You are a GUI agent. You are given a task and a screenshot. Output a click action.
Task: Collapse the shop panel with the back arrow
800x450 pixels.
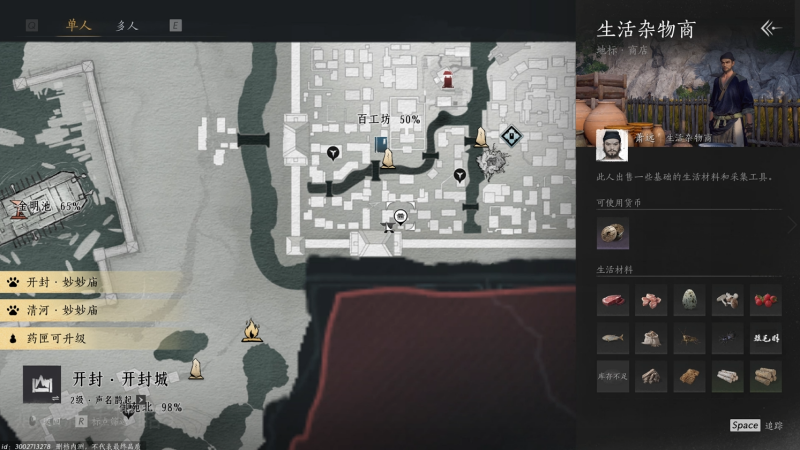(x=770, y=28)
